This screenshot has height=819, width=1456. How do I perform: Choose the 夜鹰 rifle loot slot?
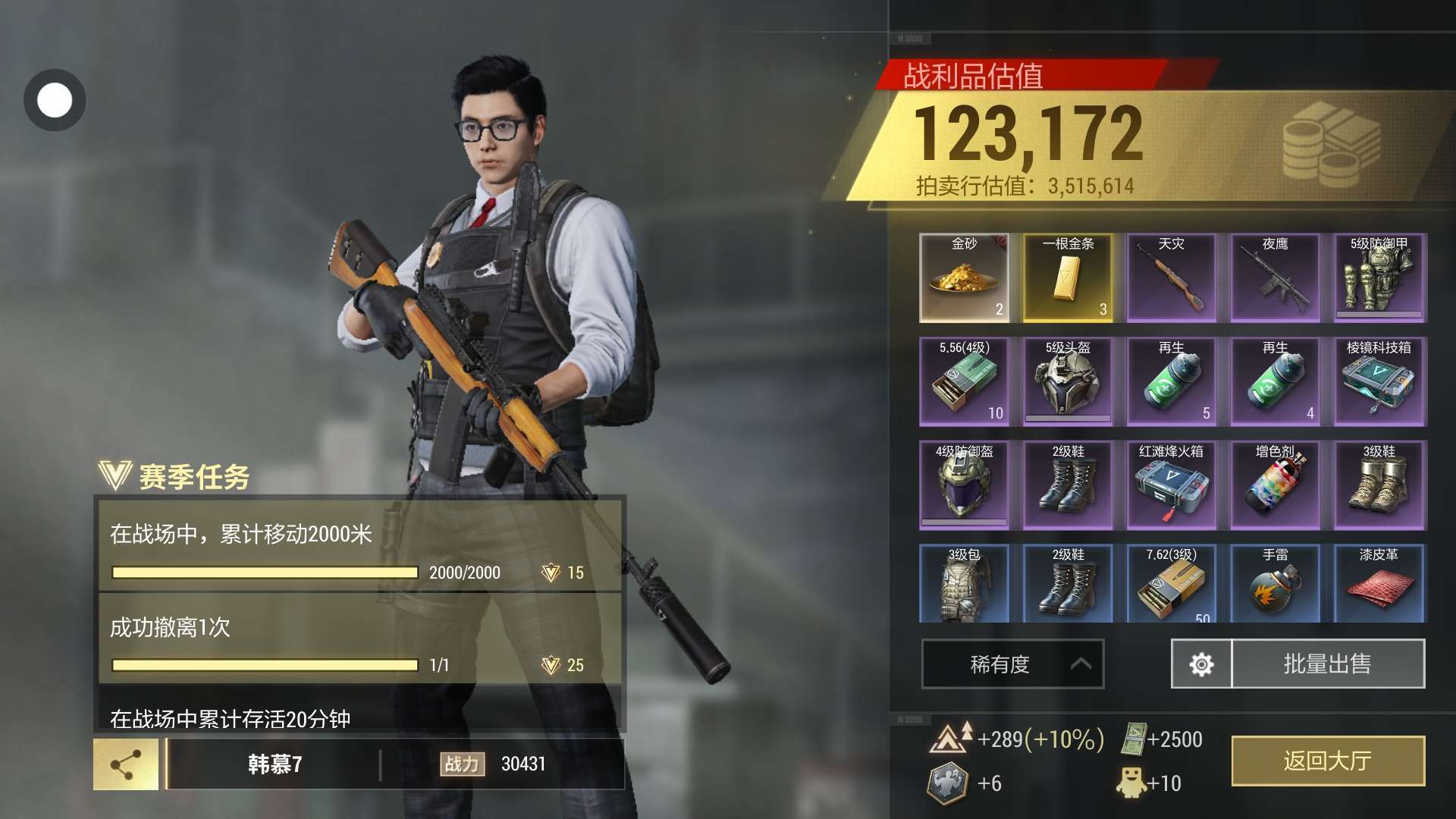click(x=1276, y=278)
